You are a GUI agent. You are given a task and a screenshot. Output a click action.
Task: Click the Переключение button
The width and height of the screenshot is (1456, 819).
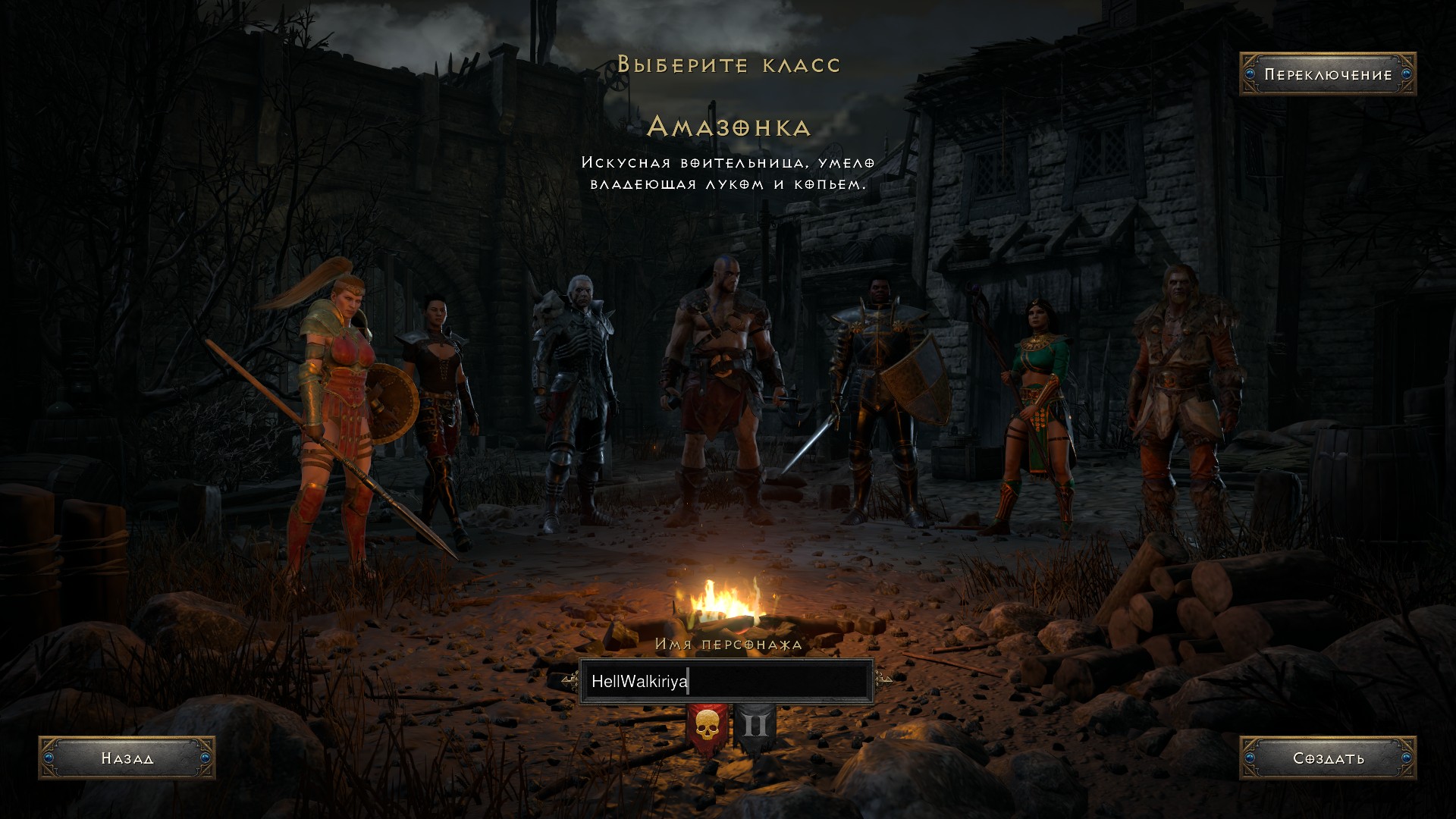(x=1327, y=74)
